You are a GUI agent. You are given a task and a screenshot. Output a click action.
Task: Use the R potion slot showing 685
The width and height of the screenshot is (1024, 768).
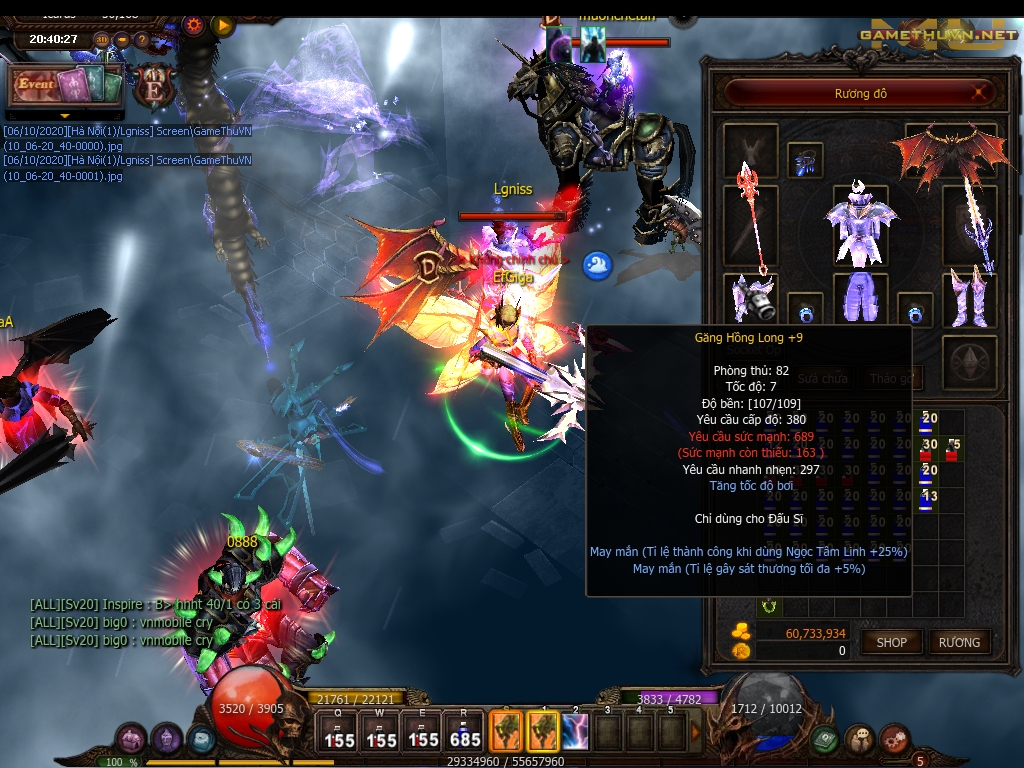pos(465,732)
